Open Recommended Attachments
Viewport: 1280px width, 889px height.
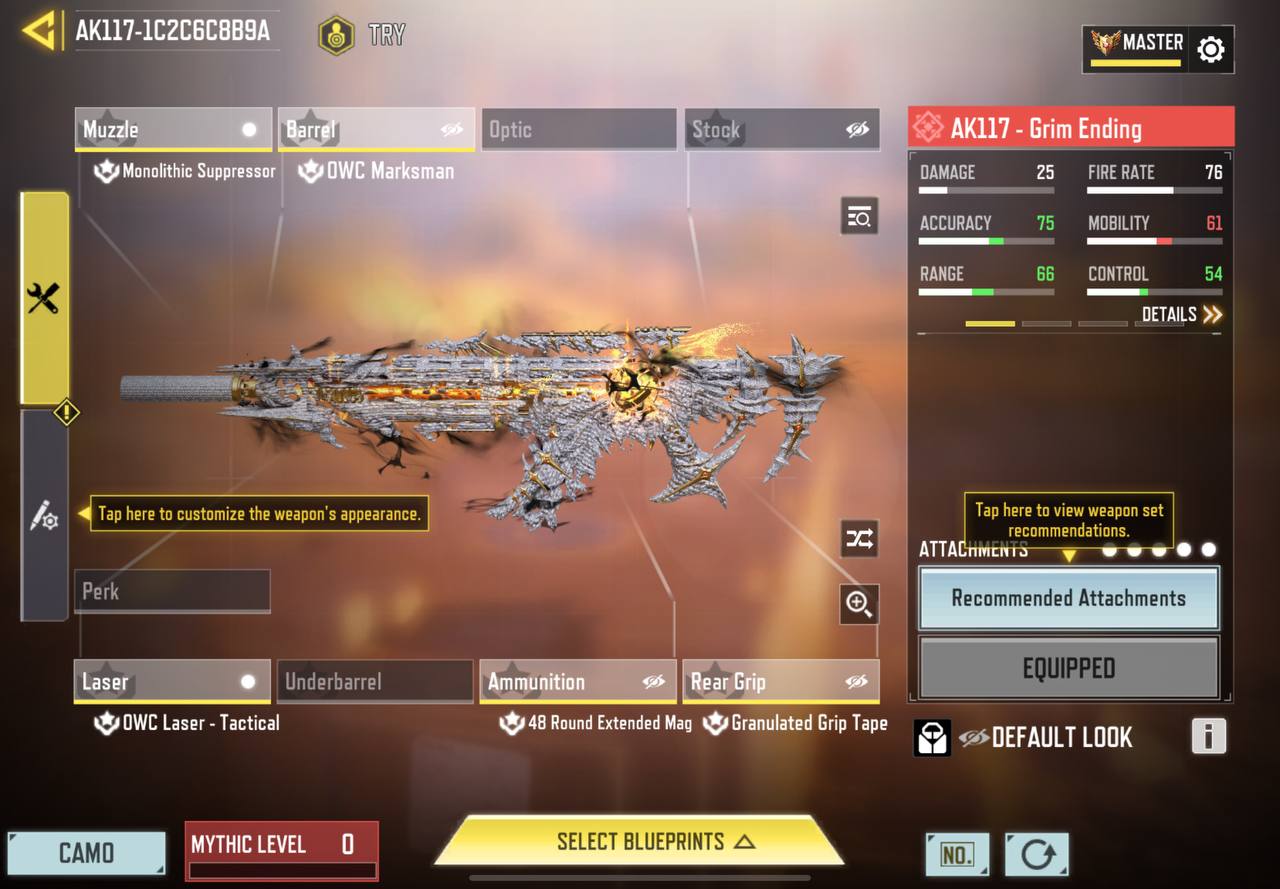[1068, 598]
